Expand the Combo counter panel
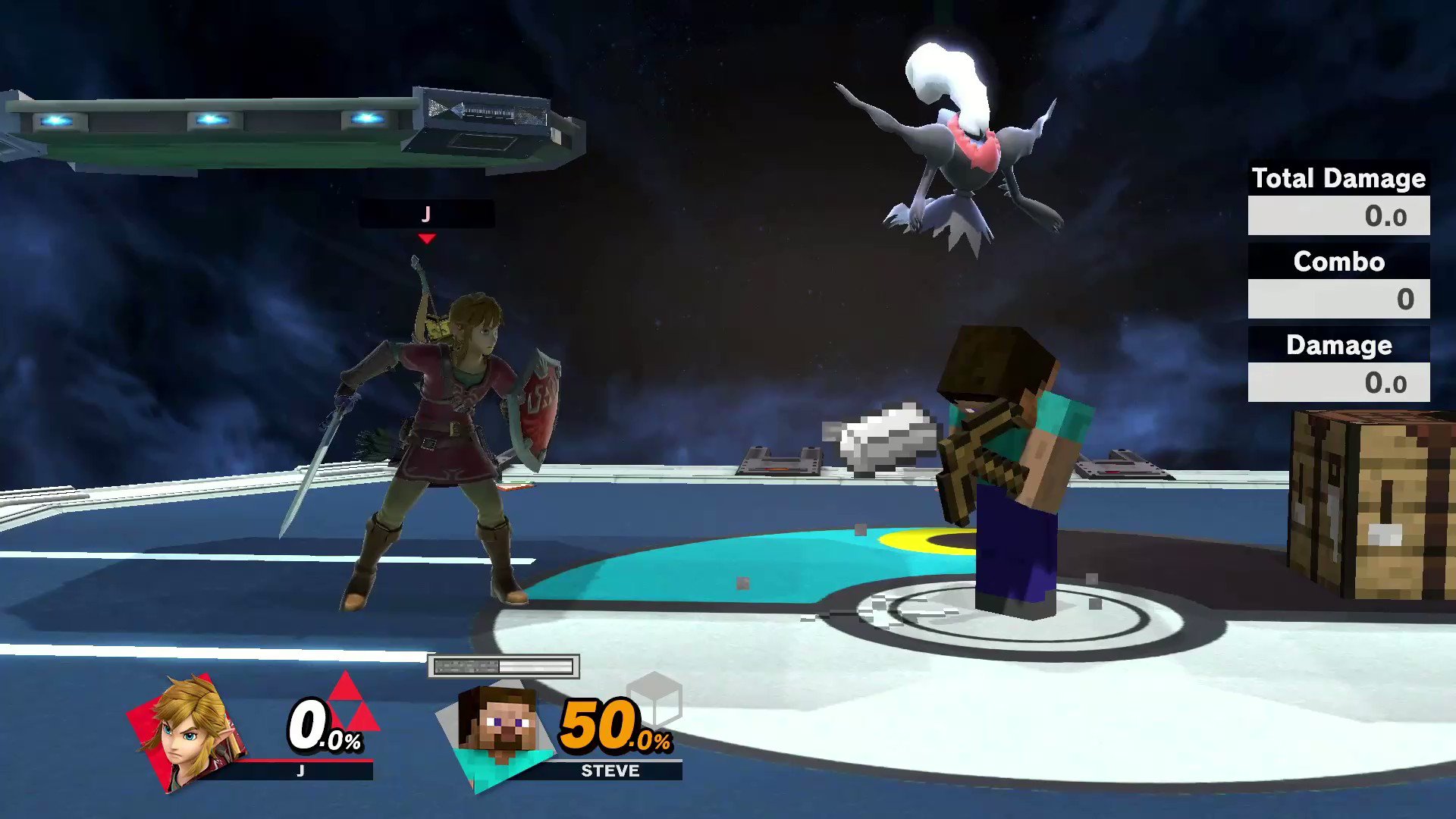 [x=1338, y=262]
